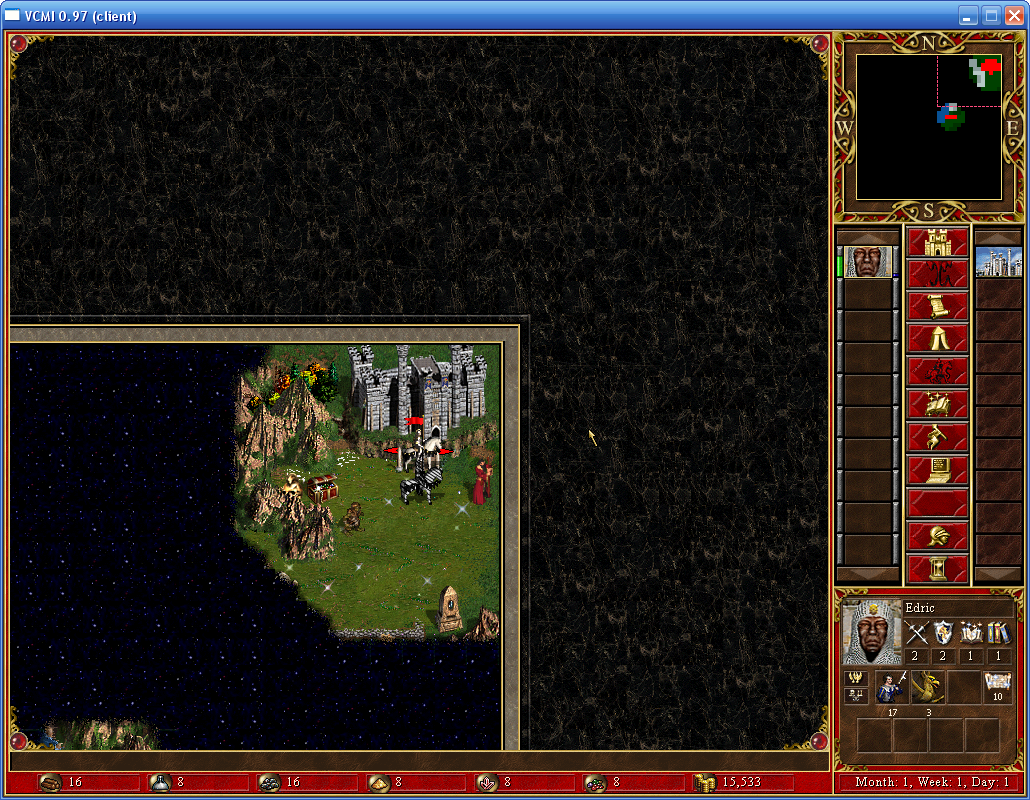Select the next hero helmet button
1030x800 pixels.
937,536
